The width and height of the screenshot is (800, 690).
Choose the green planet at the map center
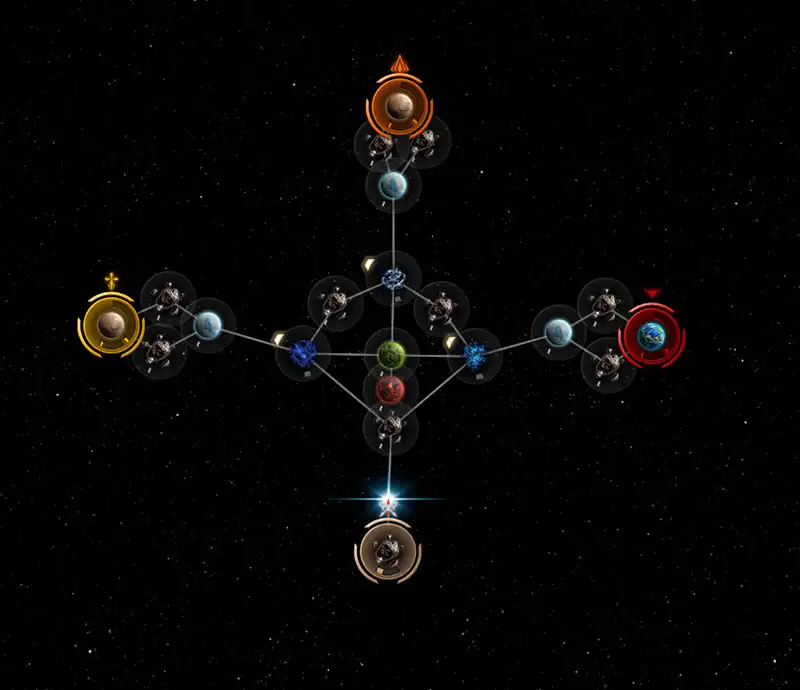pyautogui.click(x=391, y=354)
